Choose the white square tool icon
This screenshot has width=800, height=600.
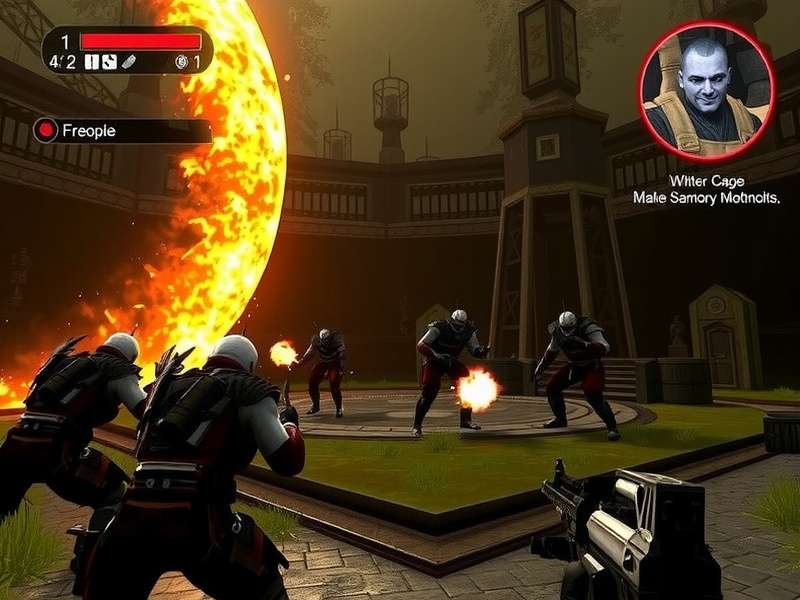click(x=109, y=62)
